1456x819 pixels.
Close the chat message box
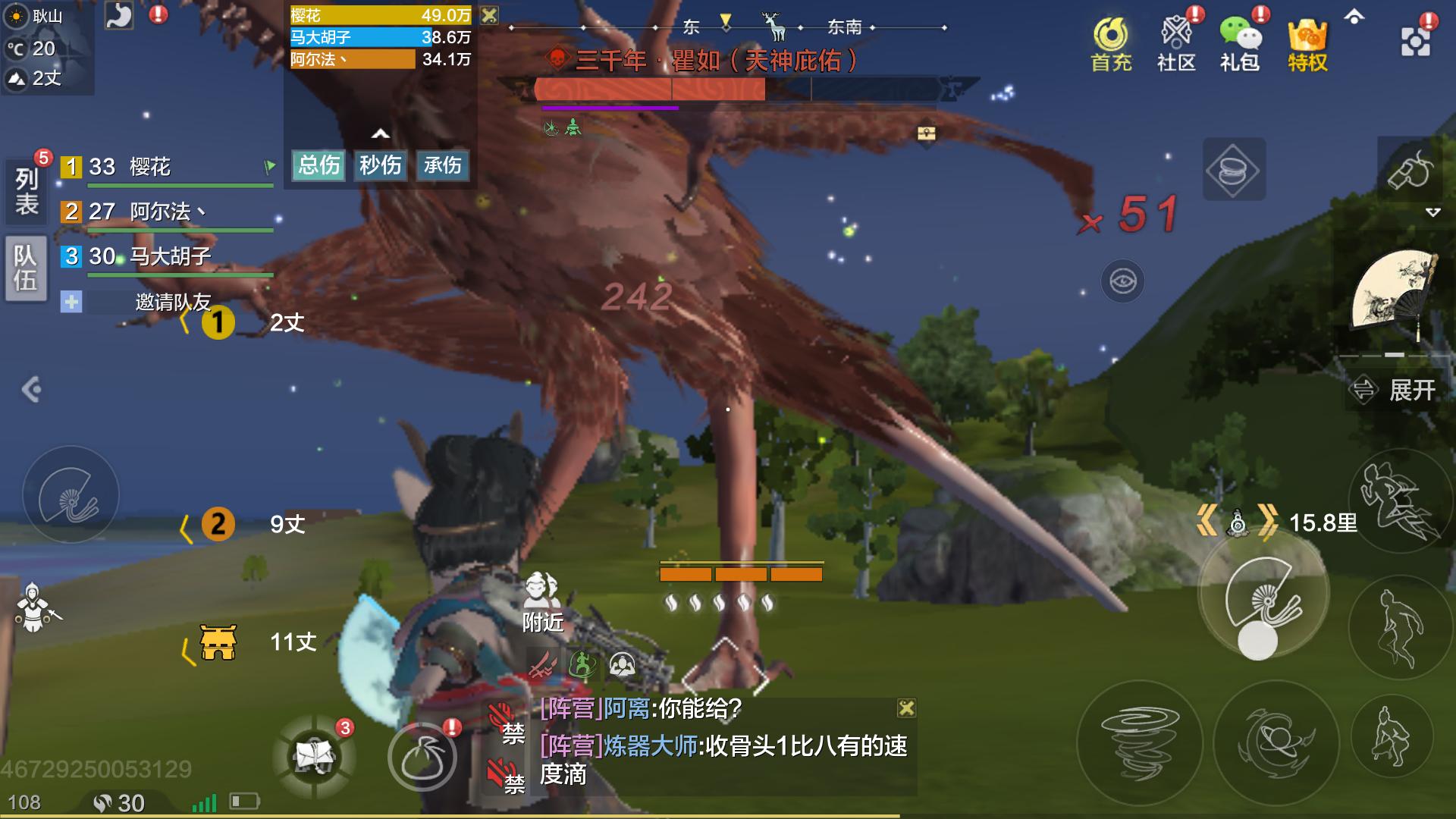coord(906,708)
